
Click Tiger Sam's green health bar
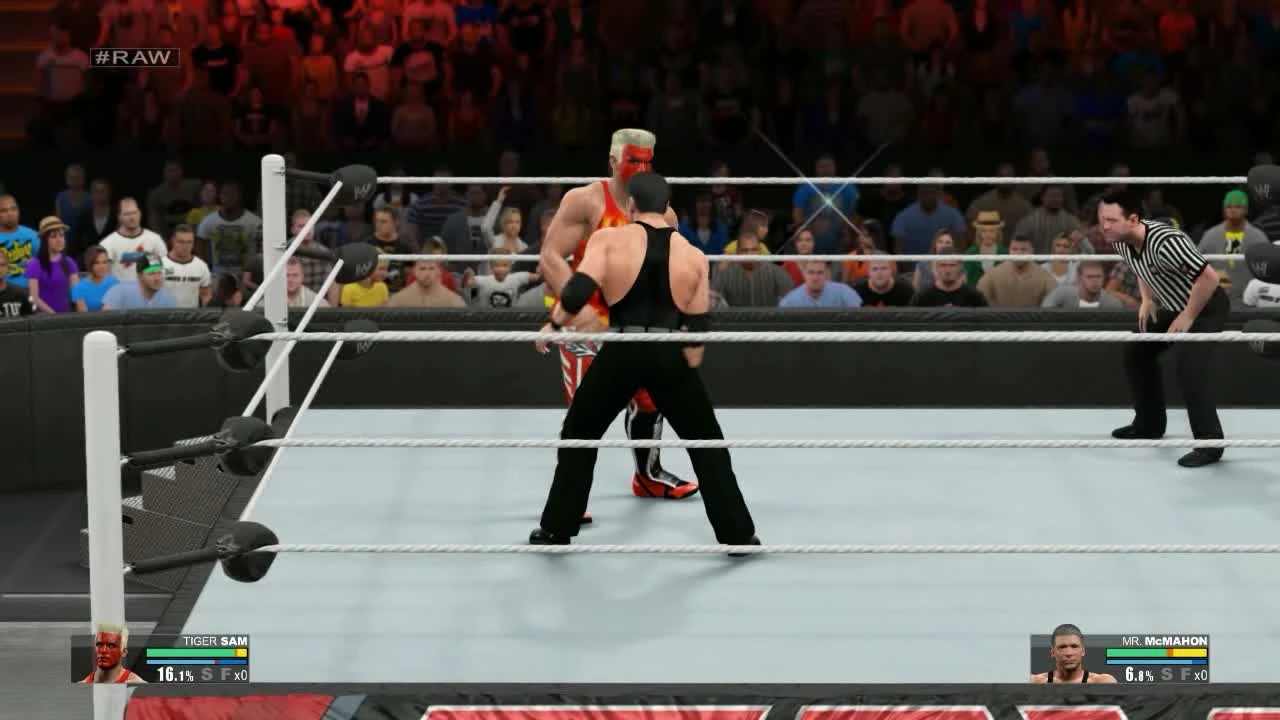[190, 652]
